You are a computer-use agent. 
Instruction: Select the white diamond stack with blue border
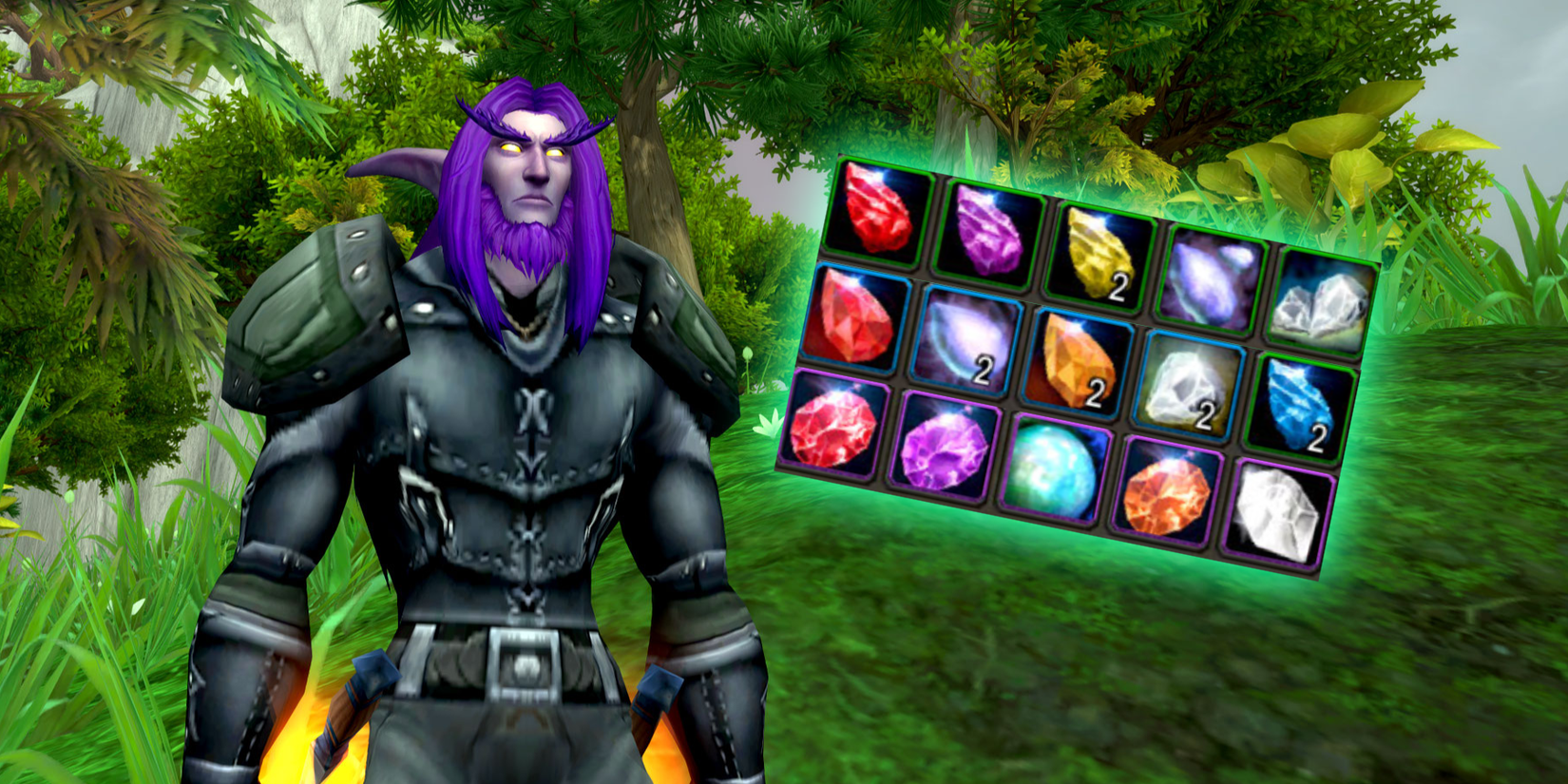pos(1188,385)
